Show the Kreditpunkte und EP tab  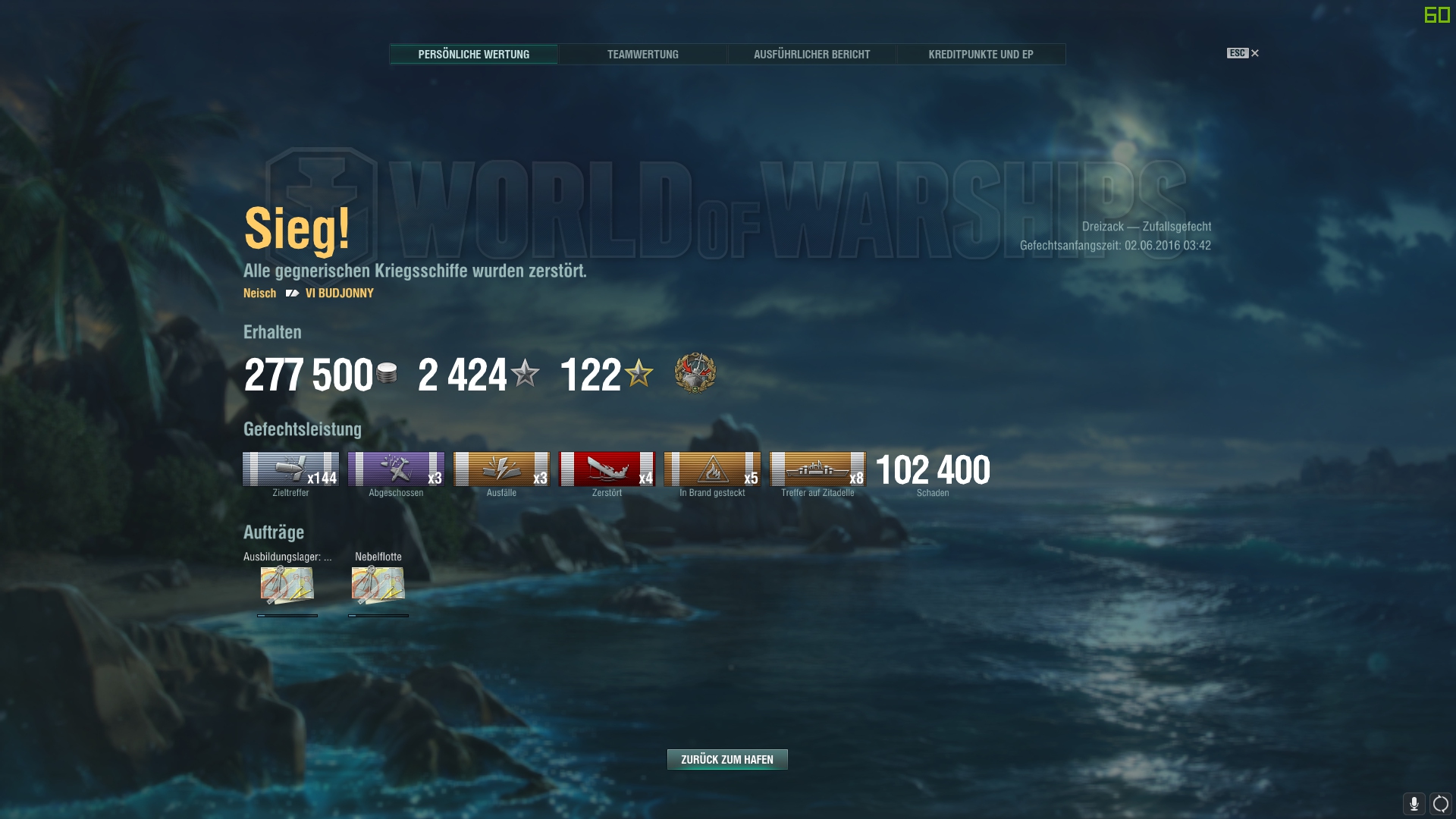[x=981, y=55]
